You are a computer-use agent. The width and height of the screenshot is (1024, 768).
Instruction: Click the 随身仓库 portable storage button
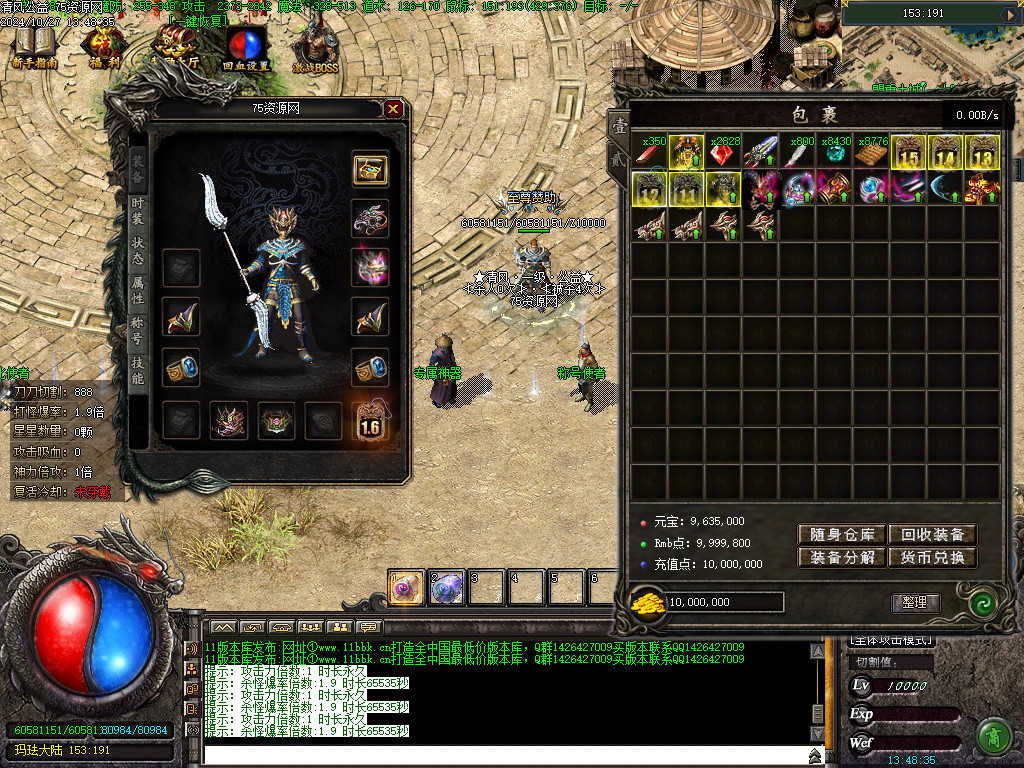pyautogui.click(x=842, y=535)
